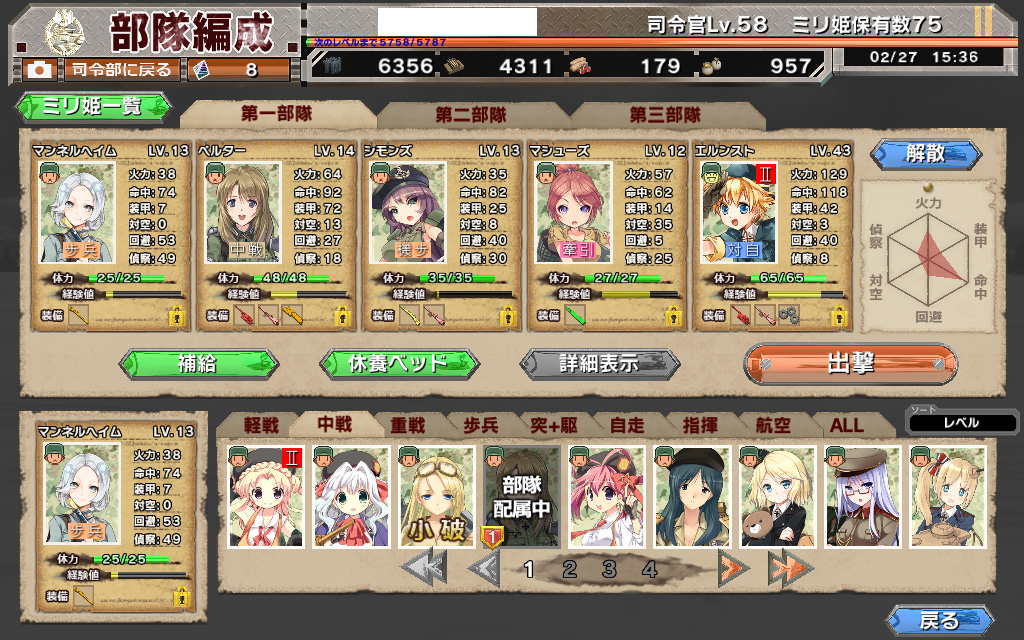Disband the squad with 解散
The width and height of the screenshot is (1024, 640).
pyautogui.click(x=924, y=154)
